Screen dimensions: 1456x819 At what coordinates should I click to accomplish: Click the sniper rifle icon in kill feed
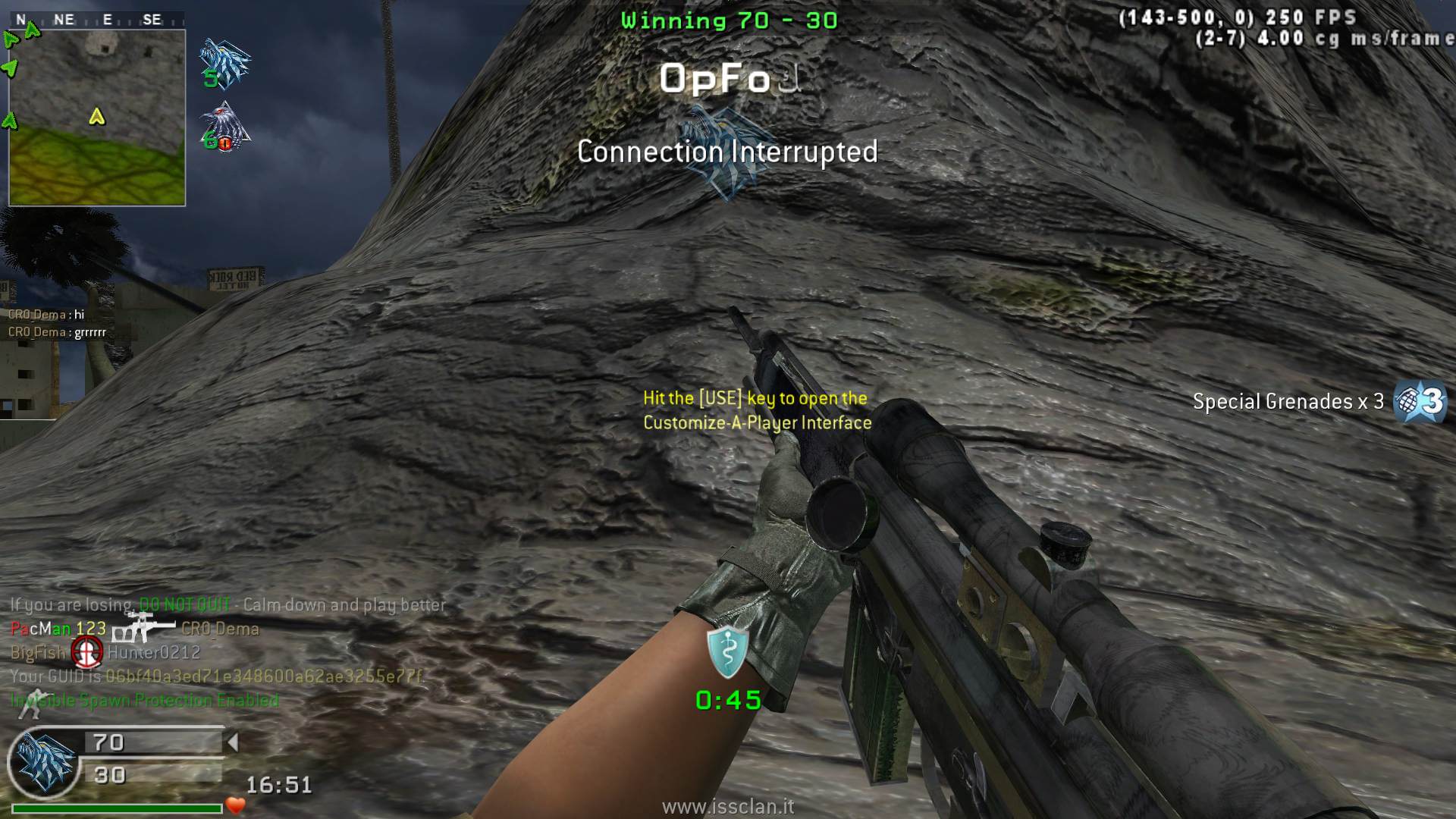point(142,628)
